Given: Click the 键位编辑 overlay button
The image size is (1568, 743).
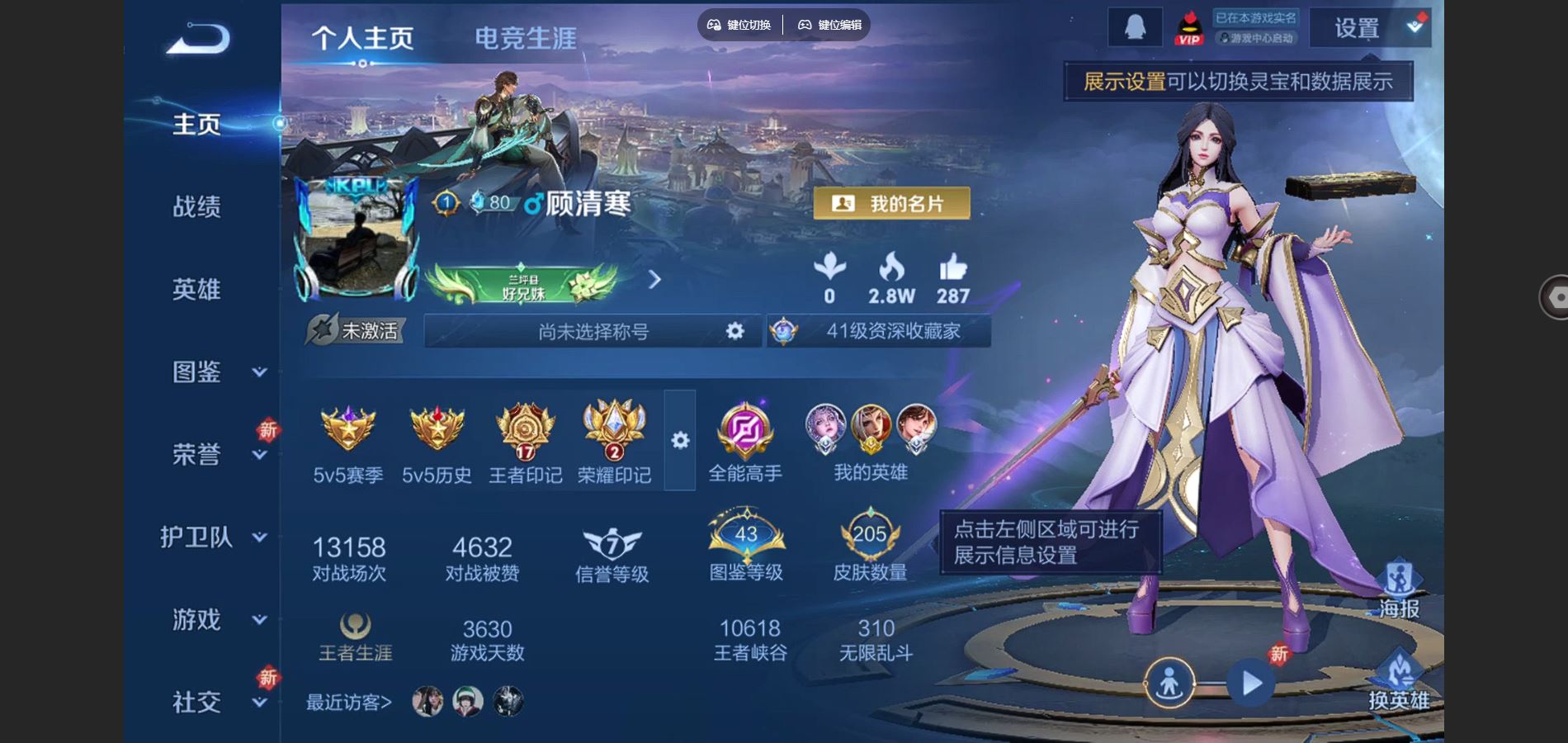Looking at the screenshot, I should [x=830, y=25].
